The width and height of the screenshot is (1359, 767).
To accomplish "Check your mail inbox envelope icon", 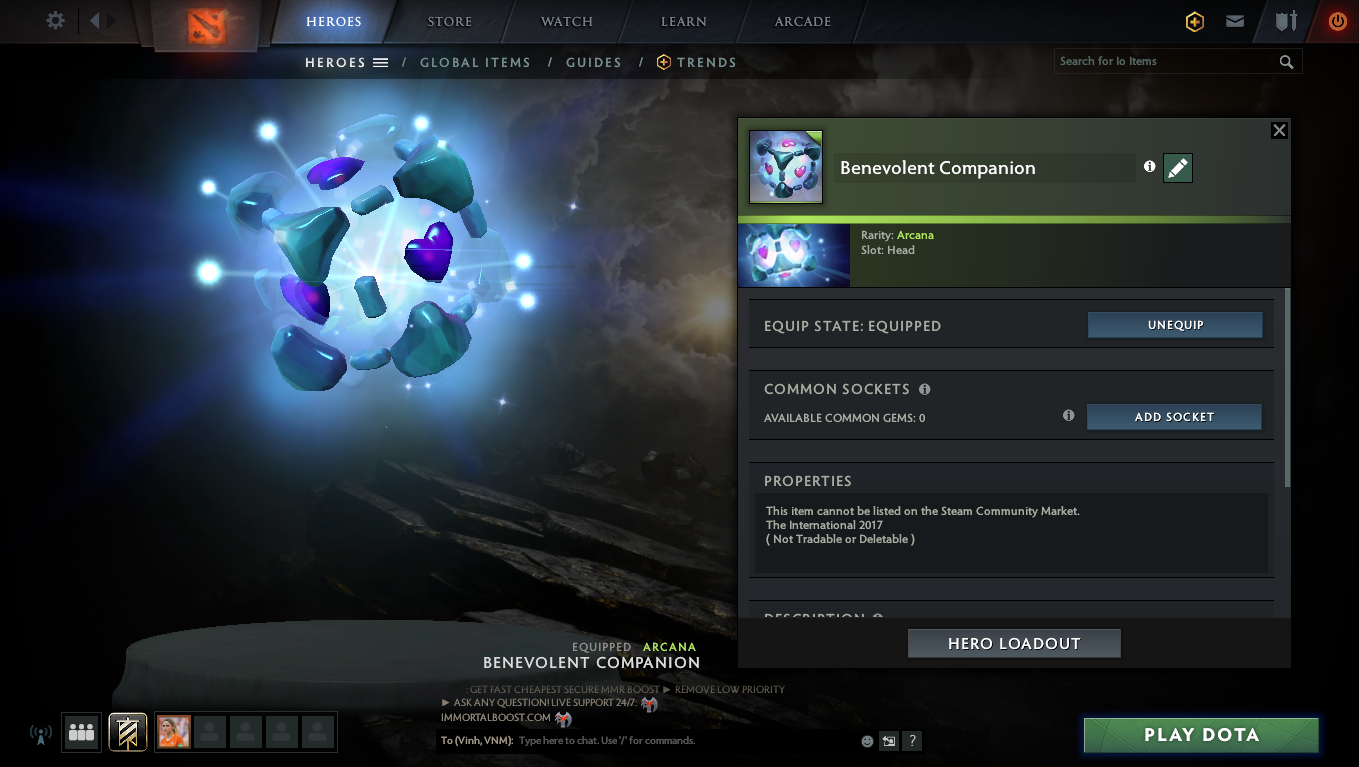I will point(1234,21).
